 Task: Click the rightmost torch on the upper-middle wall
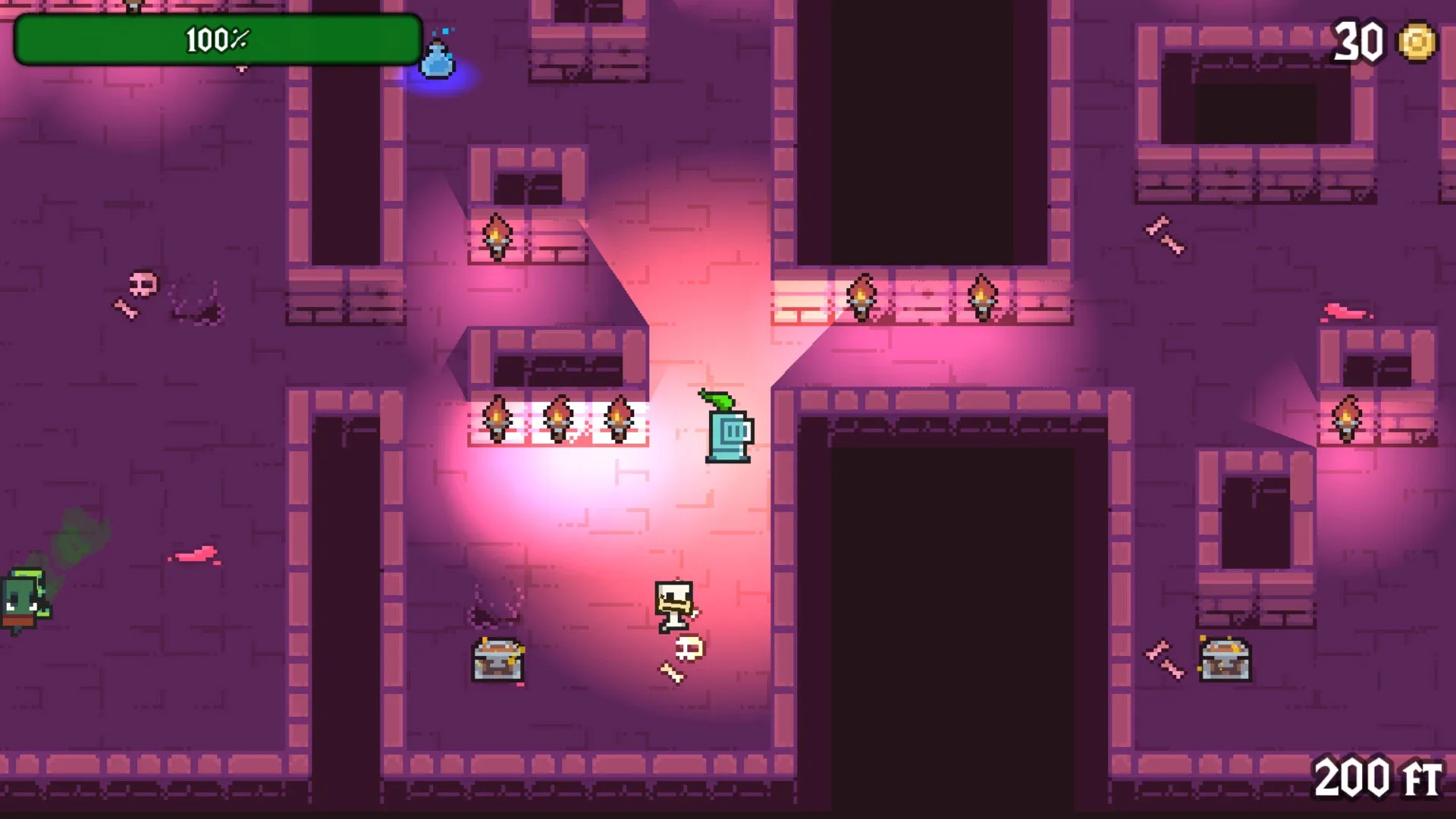[x=982, y=296]
